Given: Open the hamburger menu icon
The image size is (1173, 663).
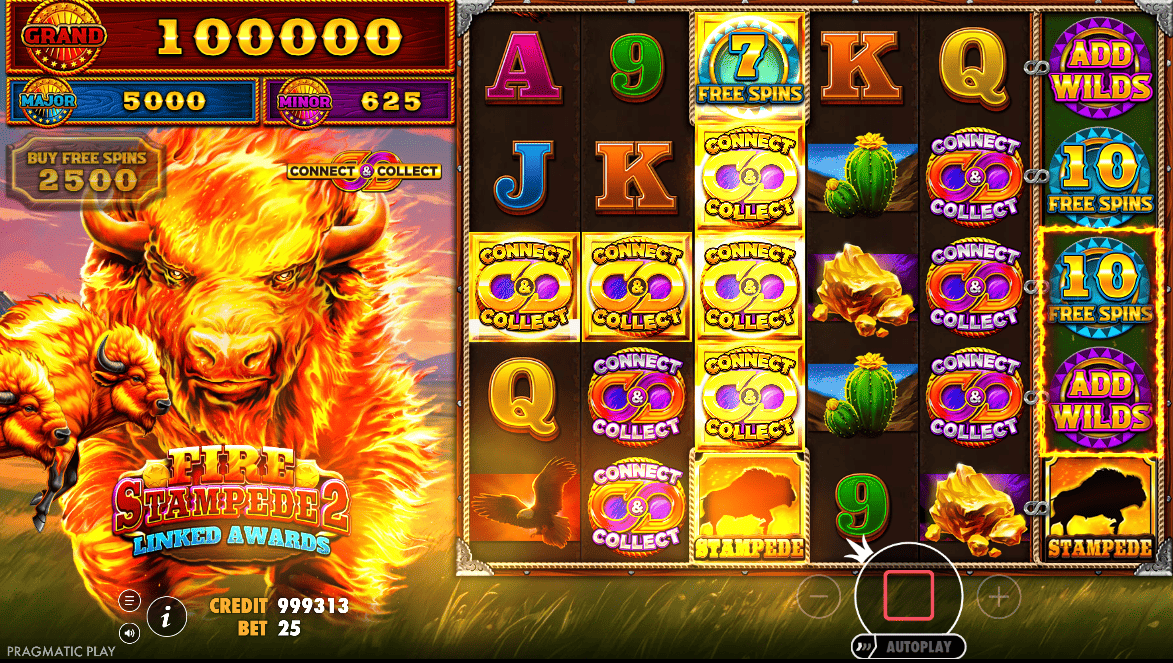Looking at the screenshot, I should pyautogui.click(x=130, y=601).
